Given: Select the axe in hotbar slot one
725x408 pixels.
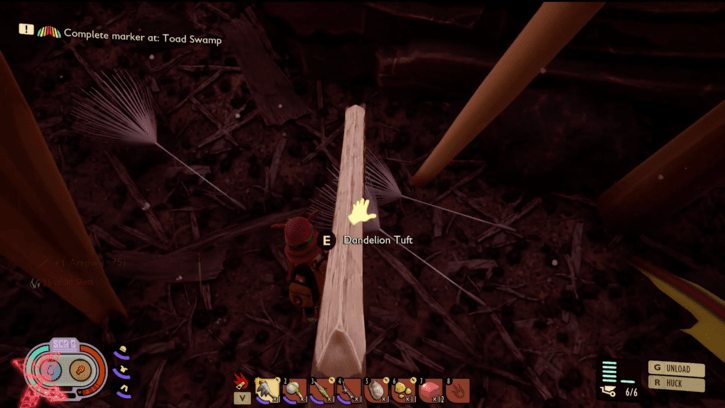Looking at the screenshot, I should (x=267, y=390).
